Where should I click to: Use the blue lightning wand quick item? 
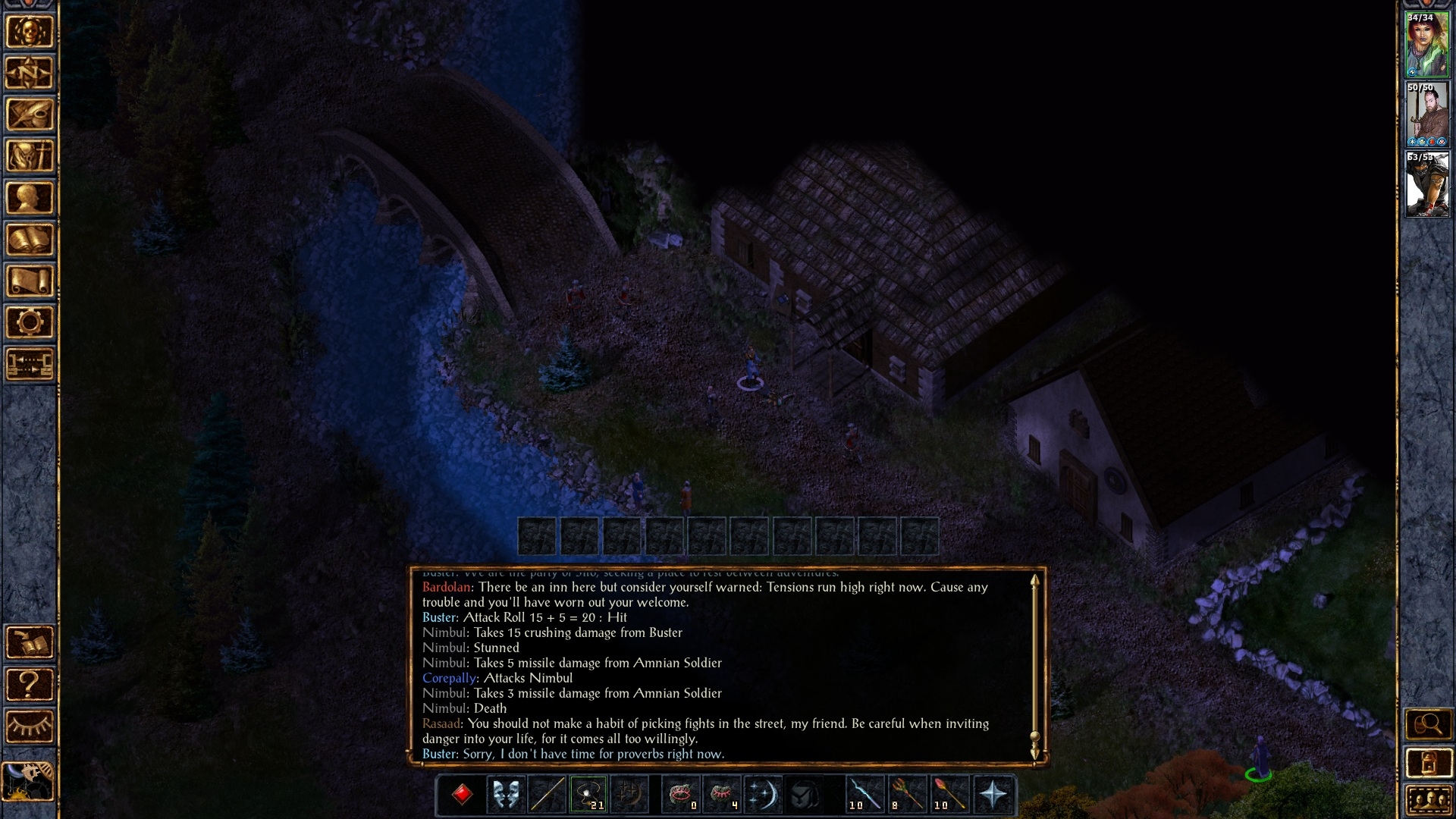coord(864,795)
